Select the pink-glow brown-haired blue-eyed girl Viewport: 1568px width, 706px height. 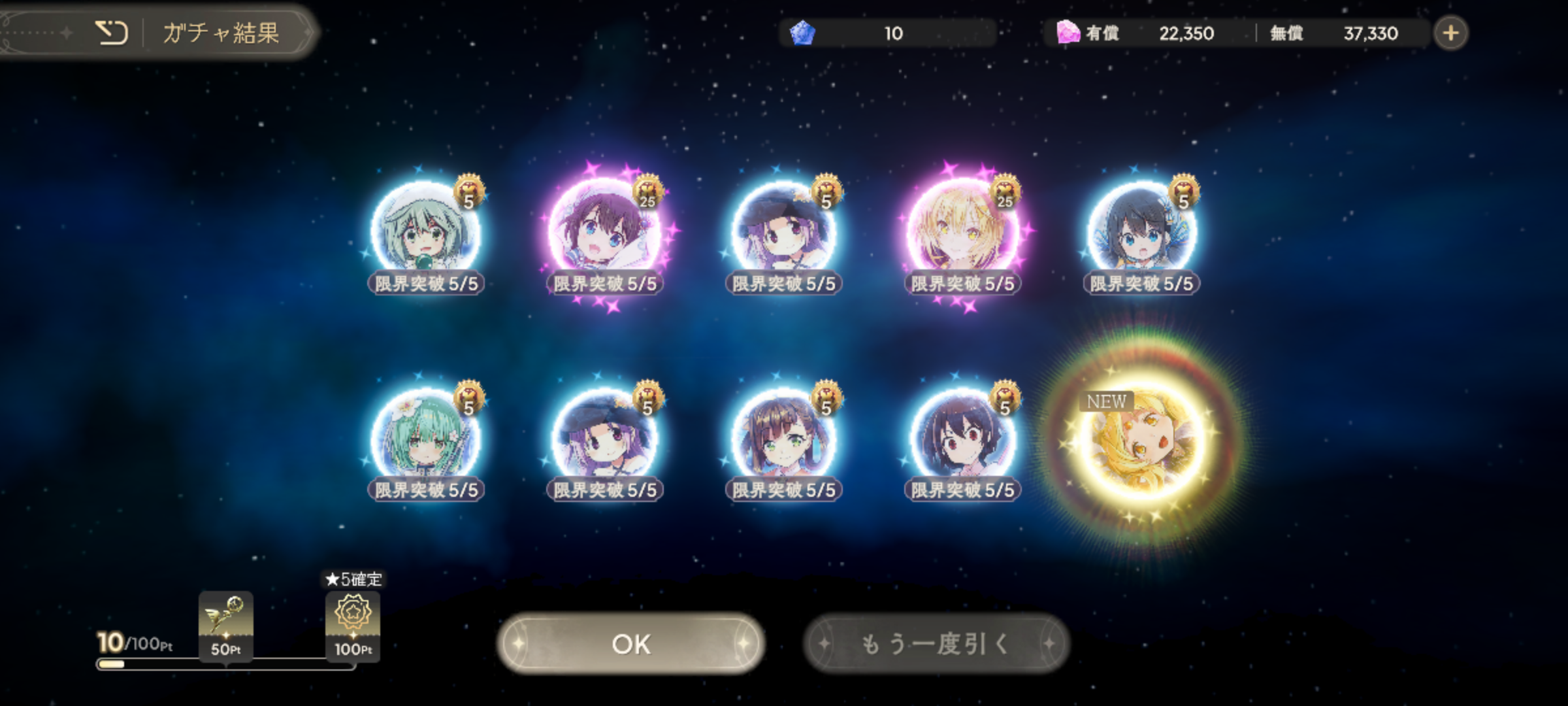[604, 233]
